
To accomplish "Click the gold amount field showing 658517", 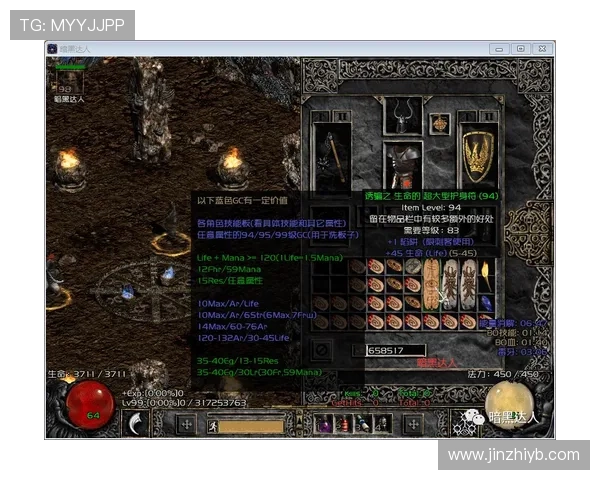I will (397, 350).
